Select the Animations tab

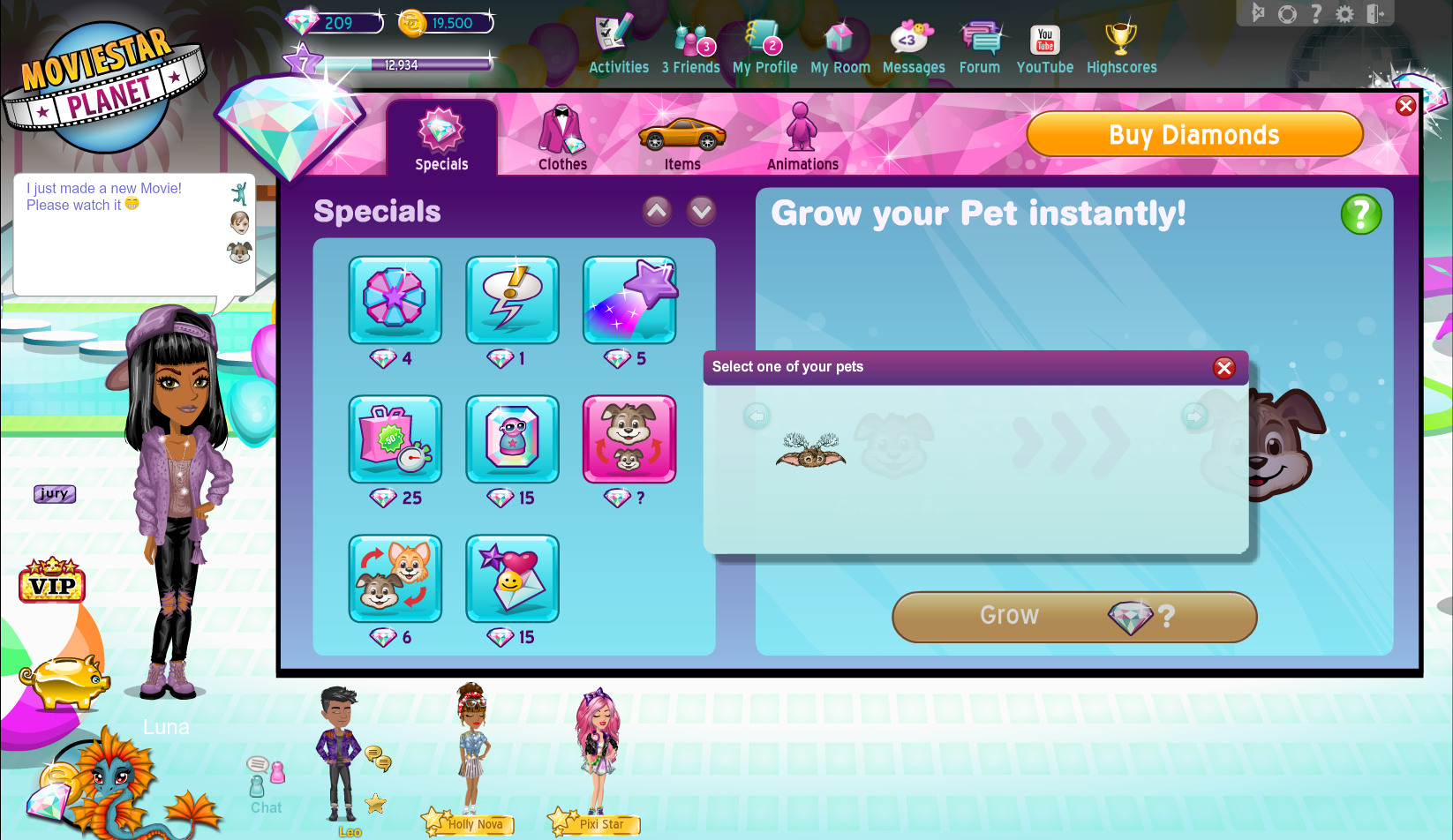pos(802,139)
